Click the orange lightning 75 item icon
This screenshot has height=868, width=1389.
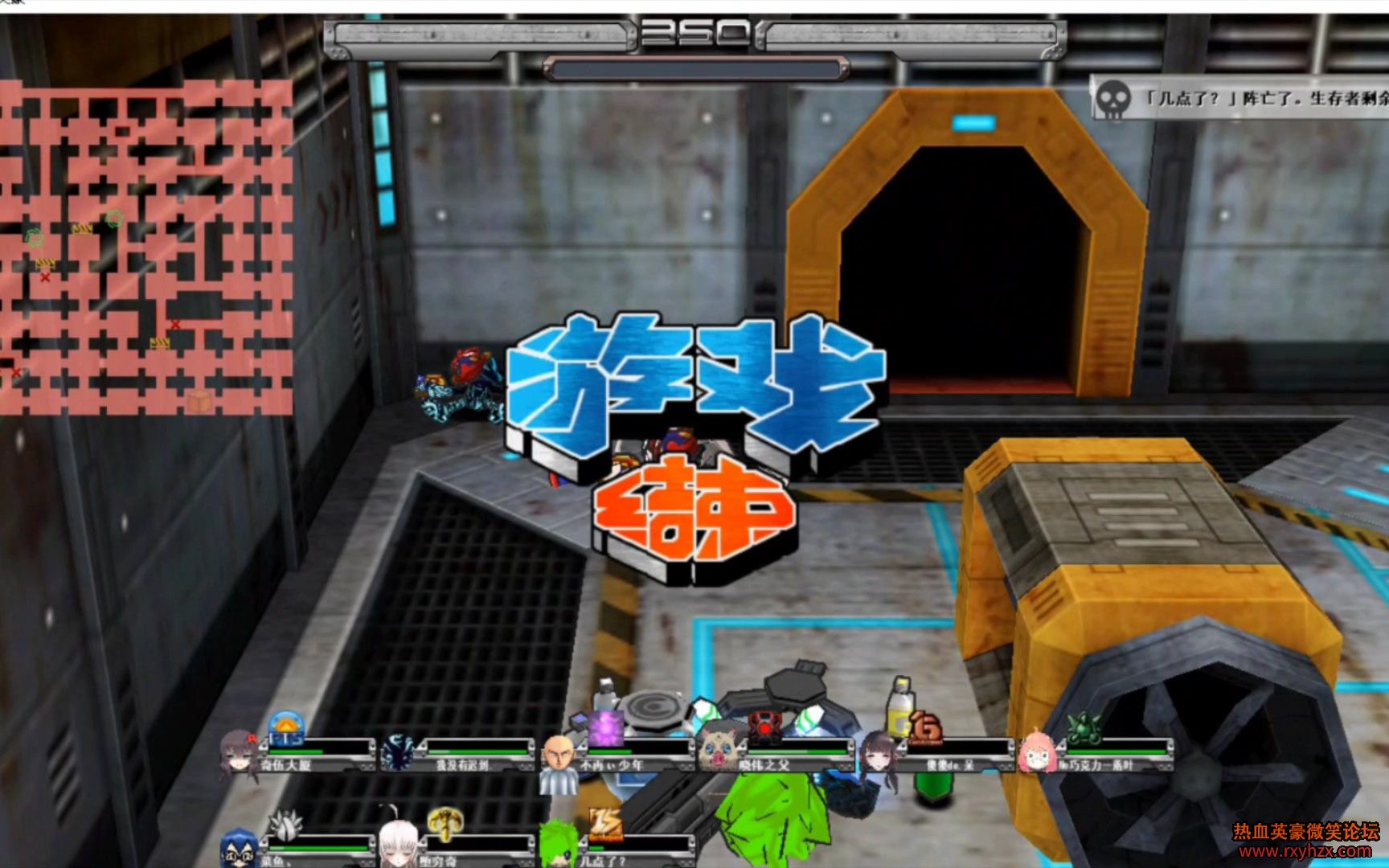(605, 825)
